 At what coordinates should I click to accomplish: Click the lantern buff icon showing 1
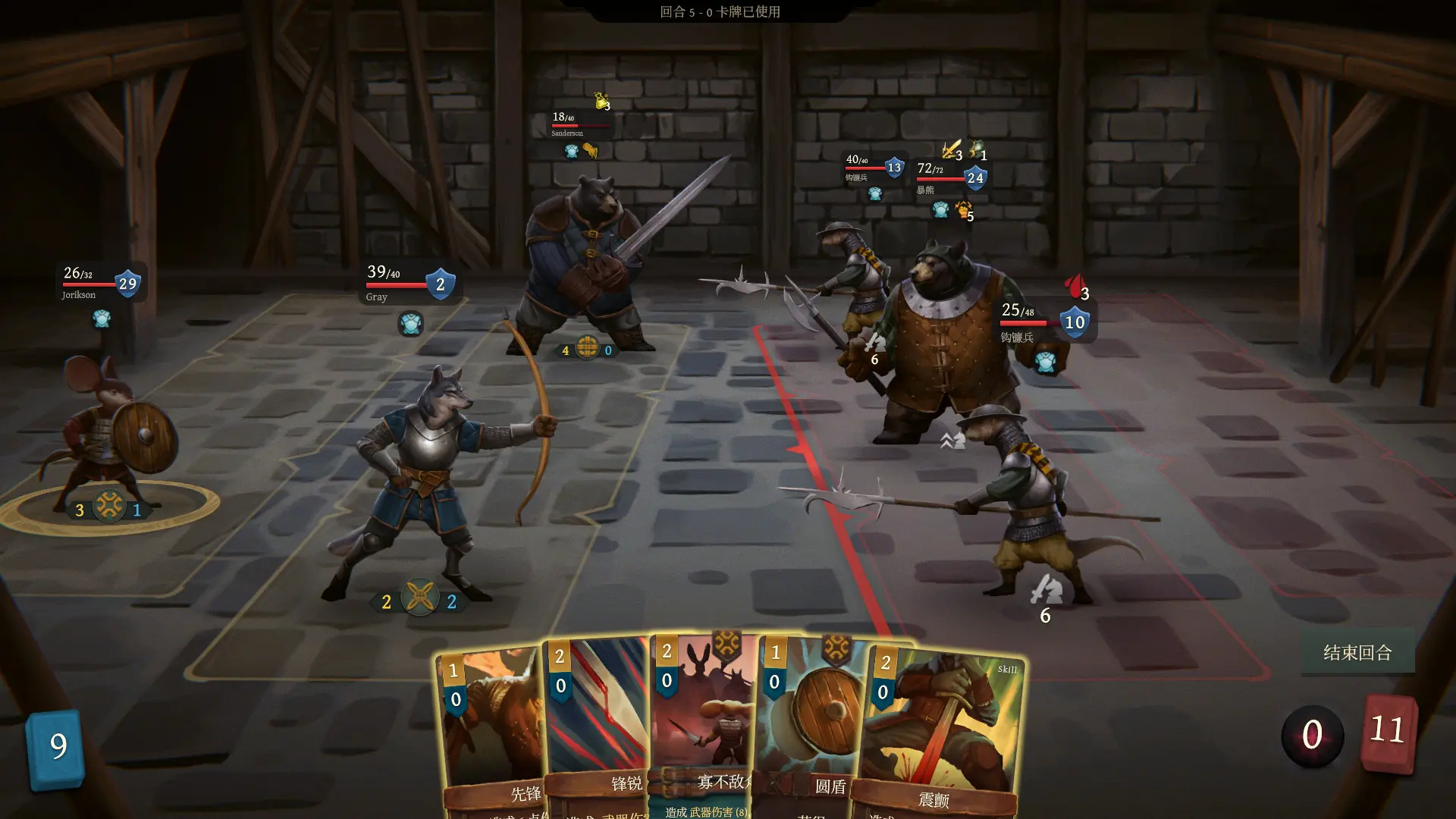point(976,148)
